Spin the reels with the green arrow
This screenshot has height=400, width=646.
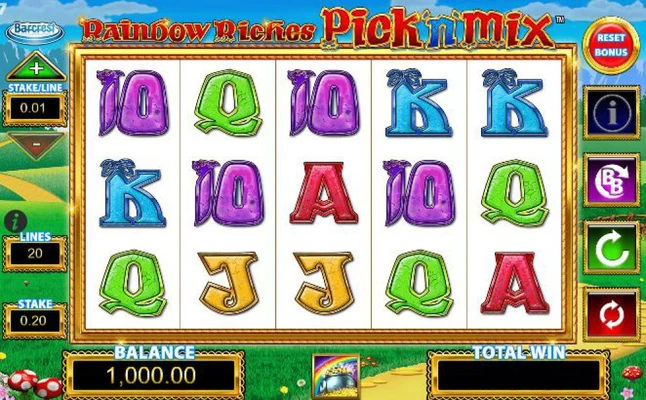[x=611, y=247]
